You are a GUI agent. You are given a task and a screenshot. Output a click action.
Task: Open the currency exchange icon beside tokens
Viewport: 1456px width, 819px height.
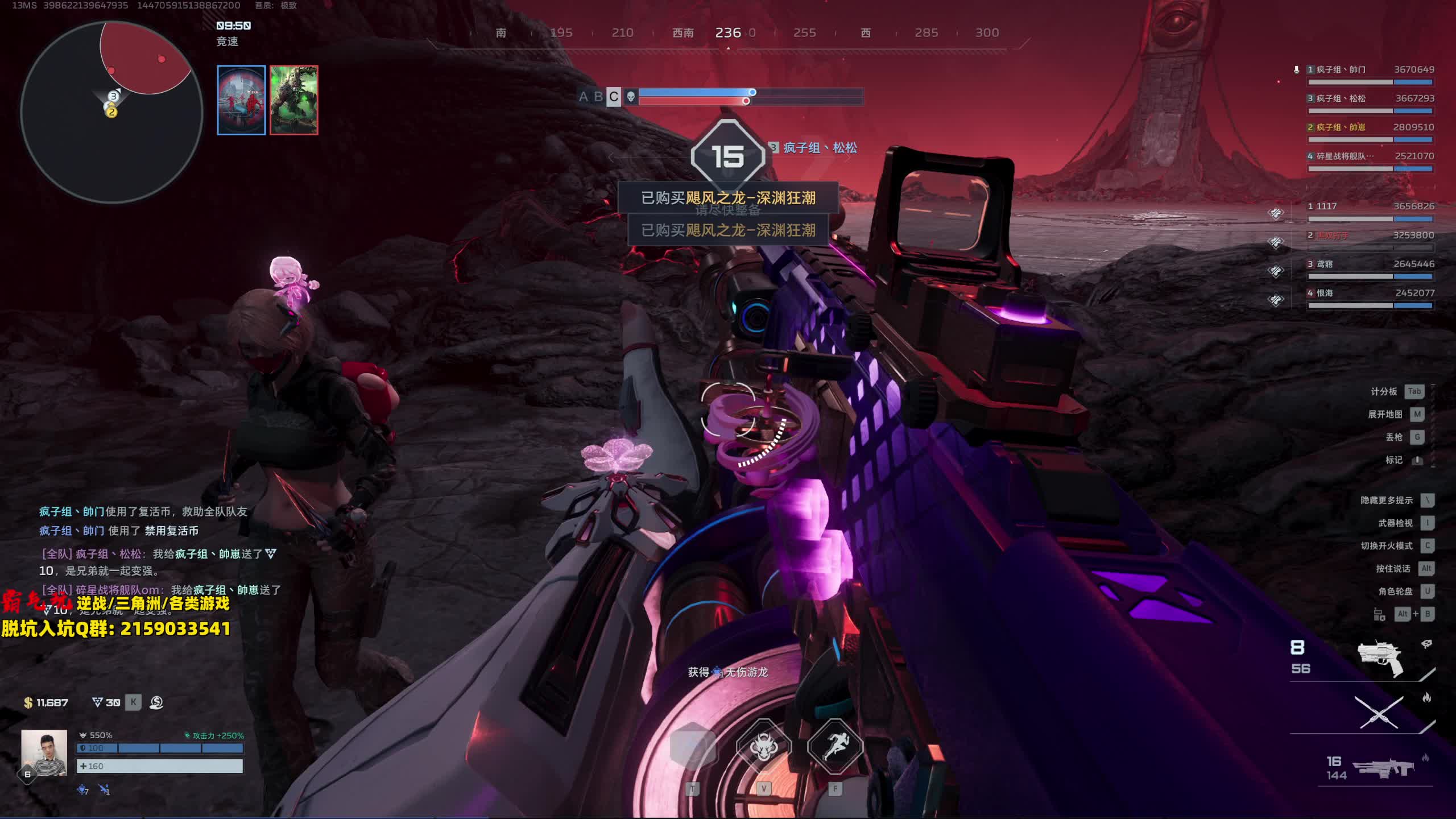coord(156,702)
